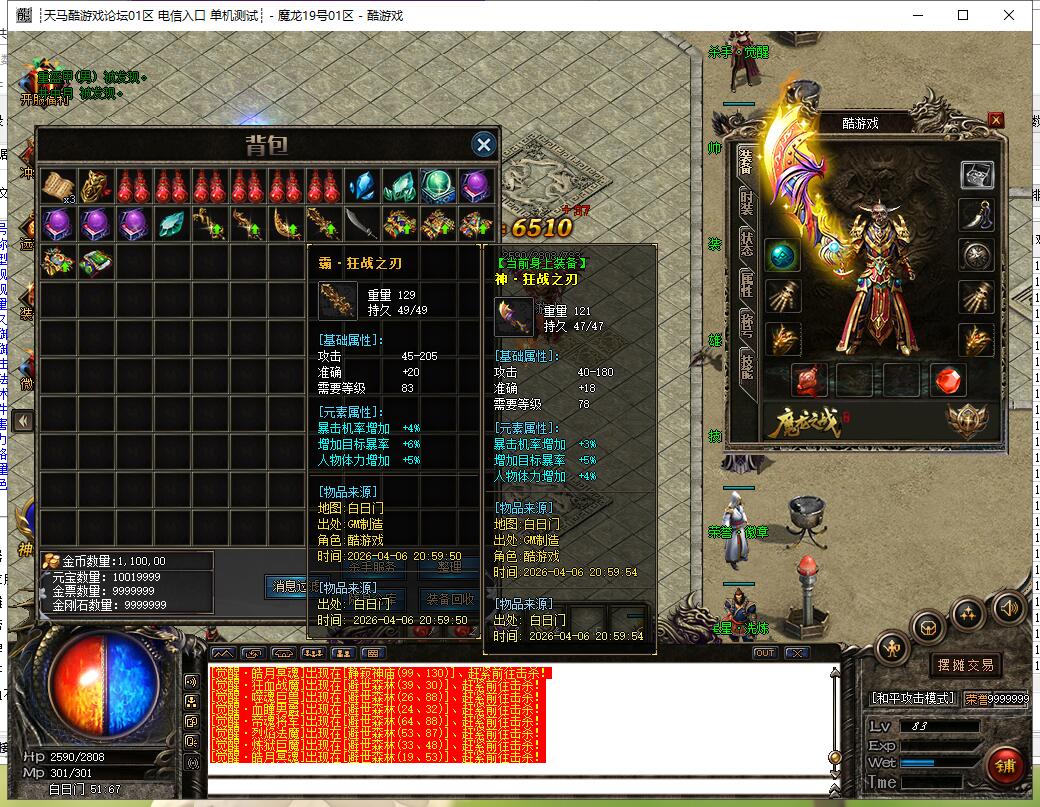
Task: Open the round red 铺 shop button
Action: click(x=1005, y=765)
